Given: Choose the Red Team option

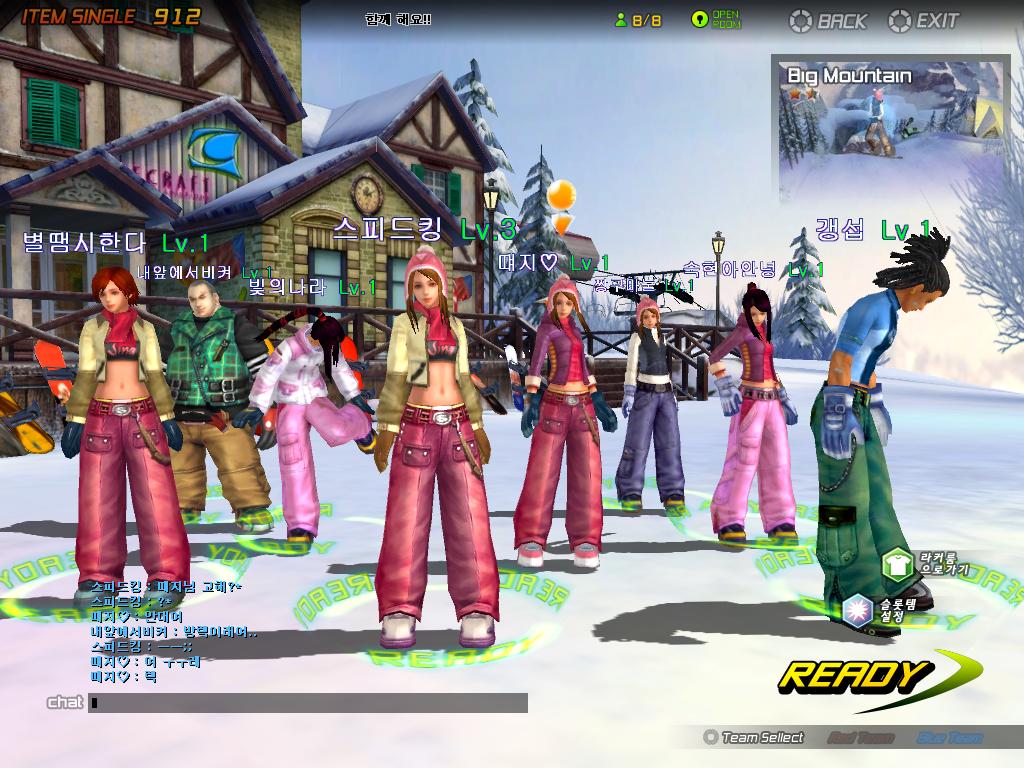Looking at the screenshot, I should (x=860, y=738).
